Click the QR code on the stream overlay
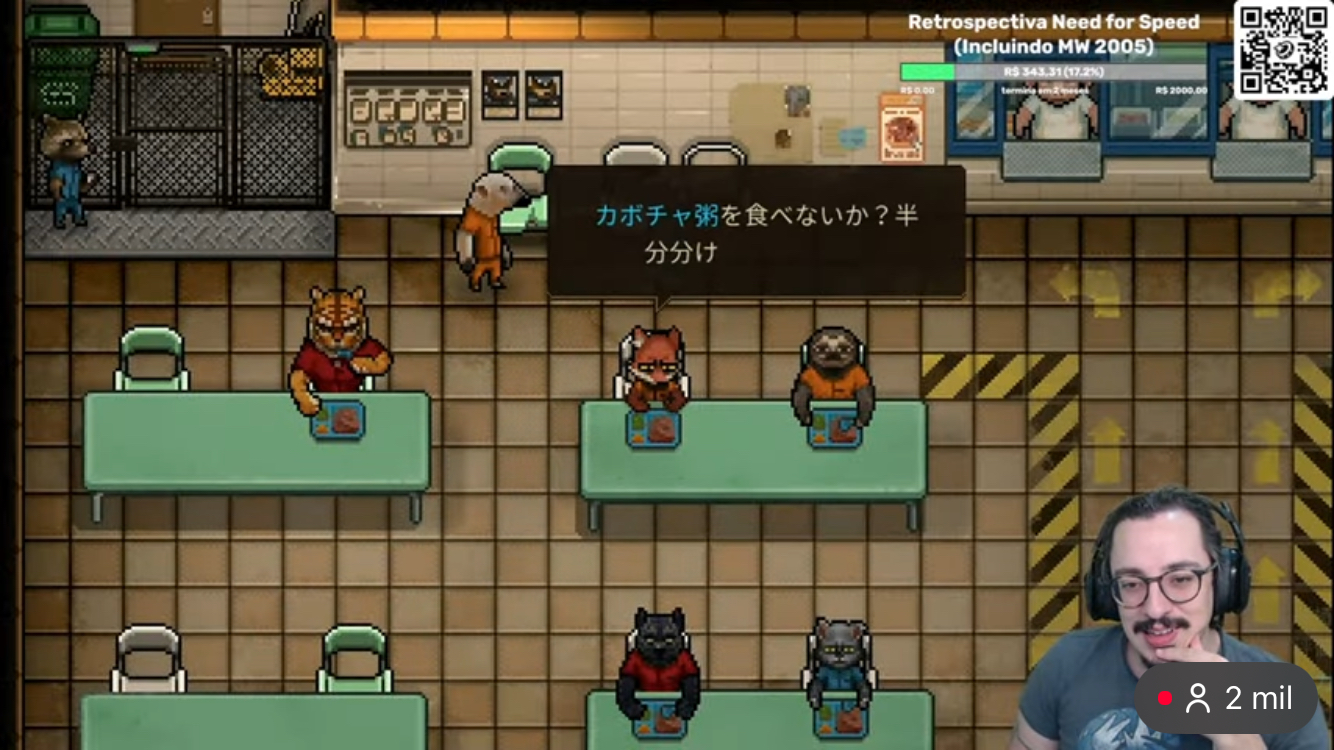 click(x=1282, y=50)
